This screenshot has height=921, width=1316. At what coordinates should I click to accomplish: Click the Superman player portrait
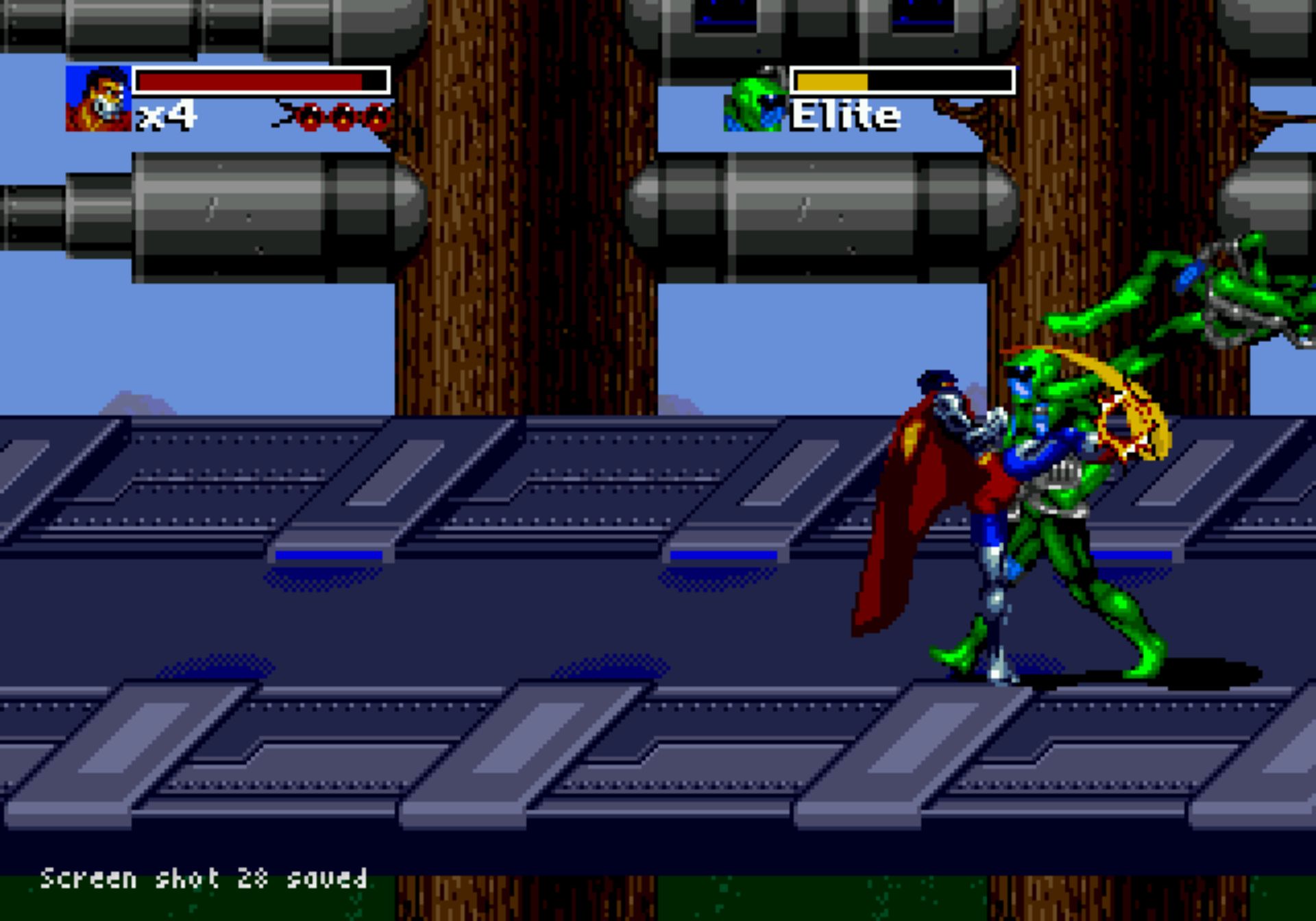coord(98,99)
